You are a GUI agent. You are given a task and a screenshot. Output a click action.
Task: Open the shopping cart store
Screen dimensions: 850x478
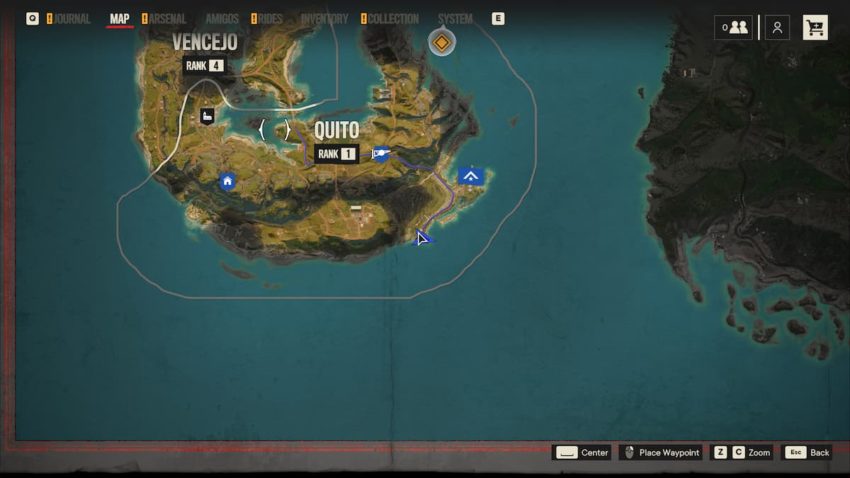click(x=815, y=28)
